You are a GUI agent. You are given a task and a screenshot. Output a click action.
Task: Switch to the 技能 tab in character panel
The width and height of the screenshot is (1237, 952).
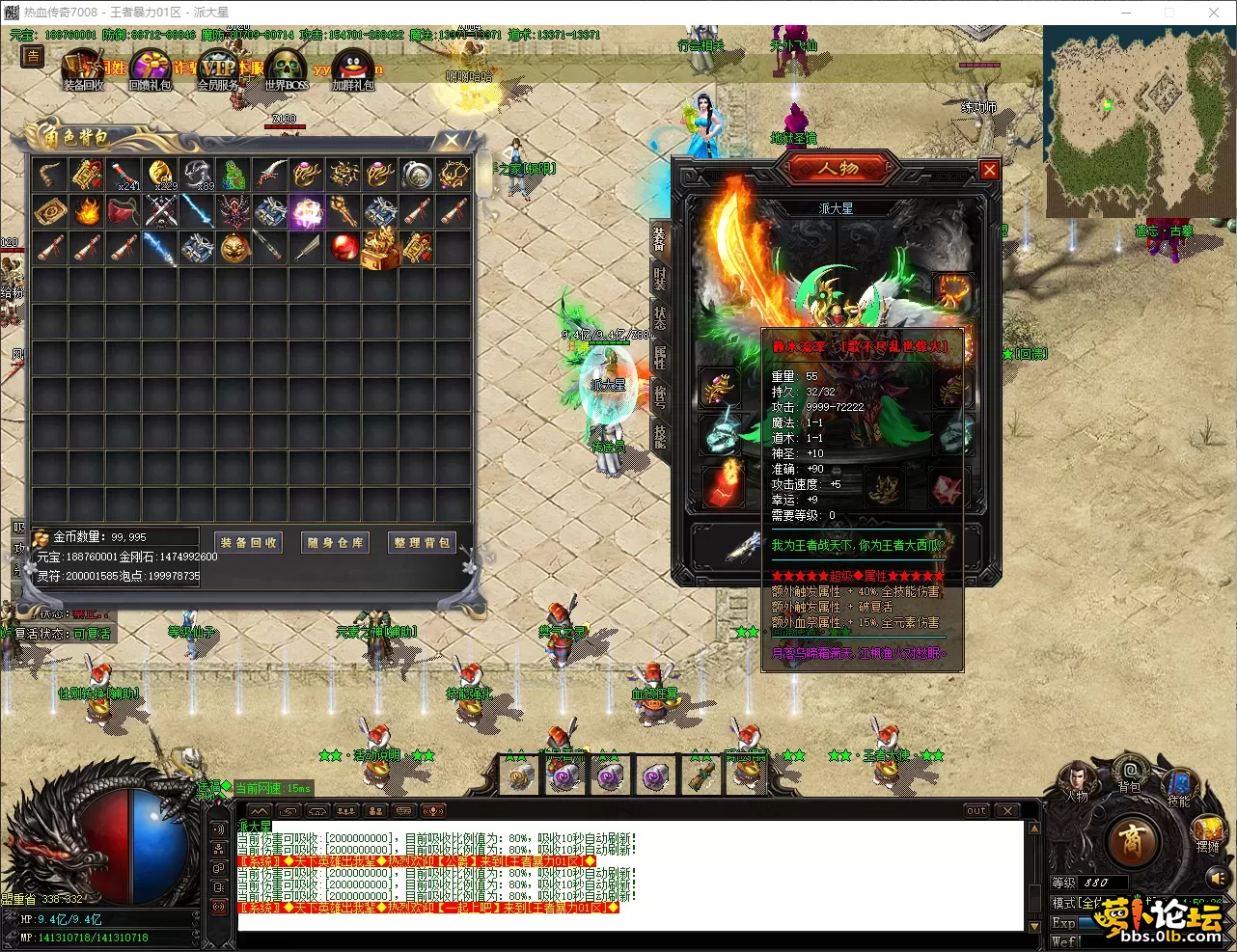[660, 436]
